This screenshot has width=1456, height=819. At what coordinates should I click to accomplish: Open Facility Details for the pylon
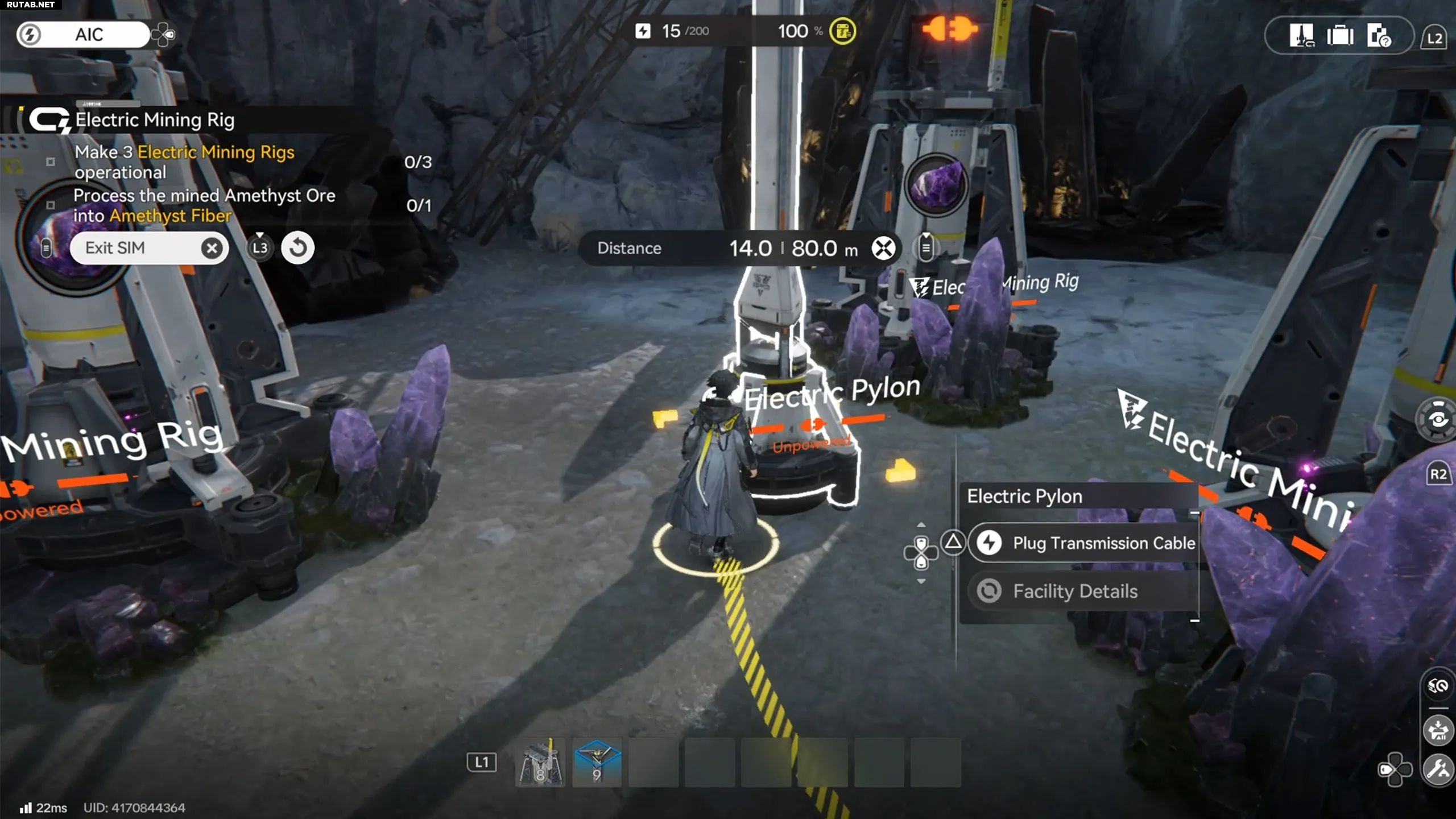point(1075,591)
